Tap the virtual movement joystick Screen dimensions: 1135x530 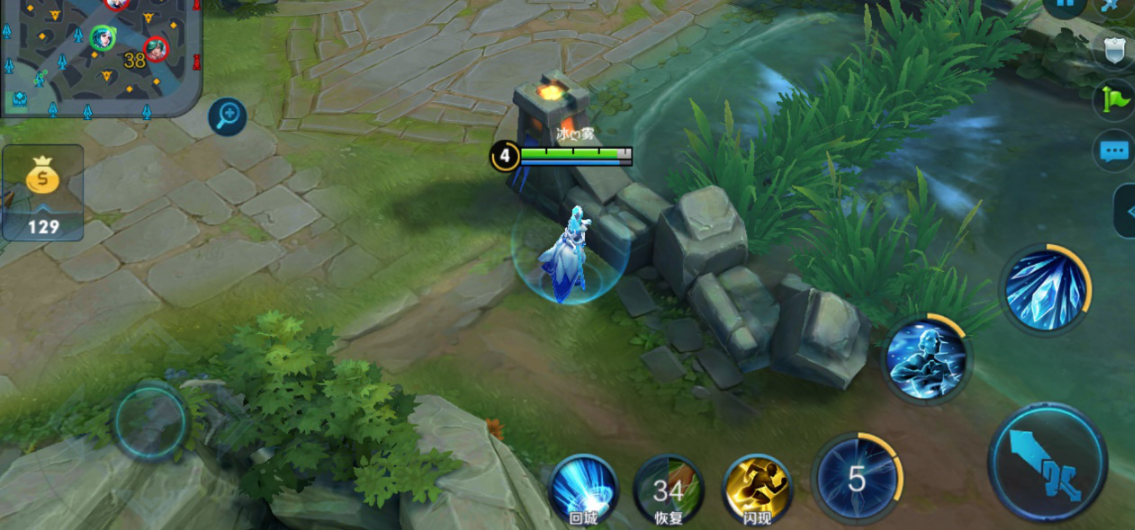coord(150,422)
